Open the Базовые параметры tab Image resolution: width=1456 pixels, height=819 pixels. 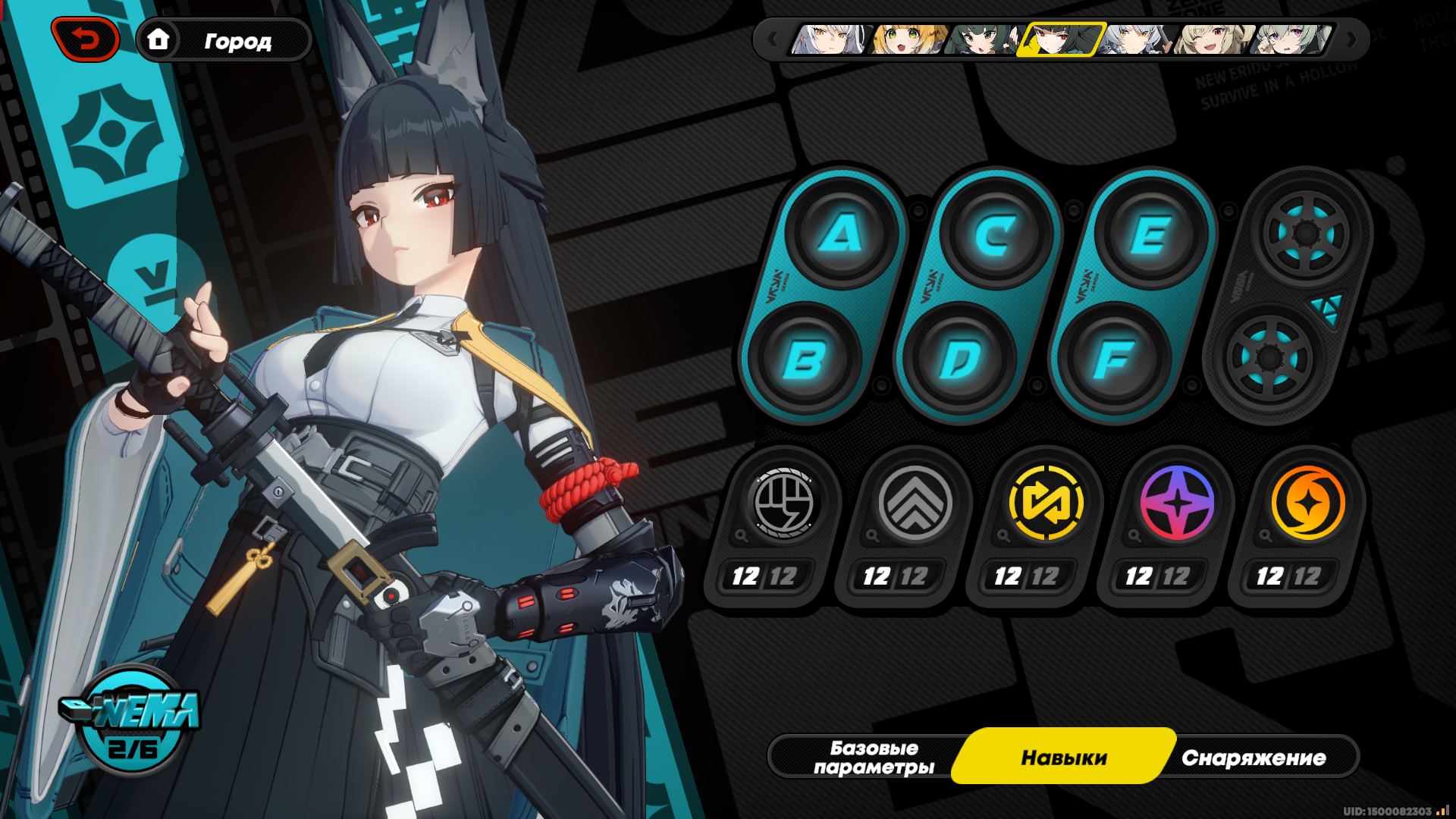click(874, 757)
